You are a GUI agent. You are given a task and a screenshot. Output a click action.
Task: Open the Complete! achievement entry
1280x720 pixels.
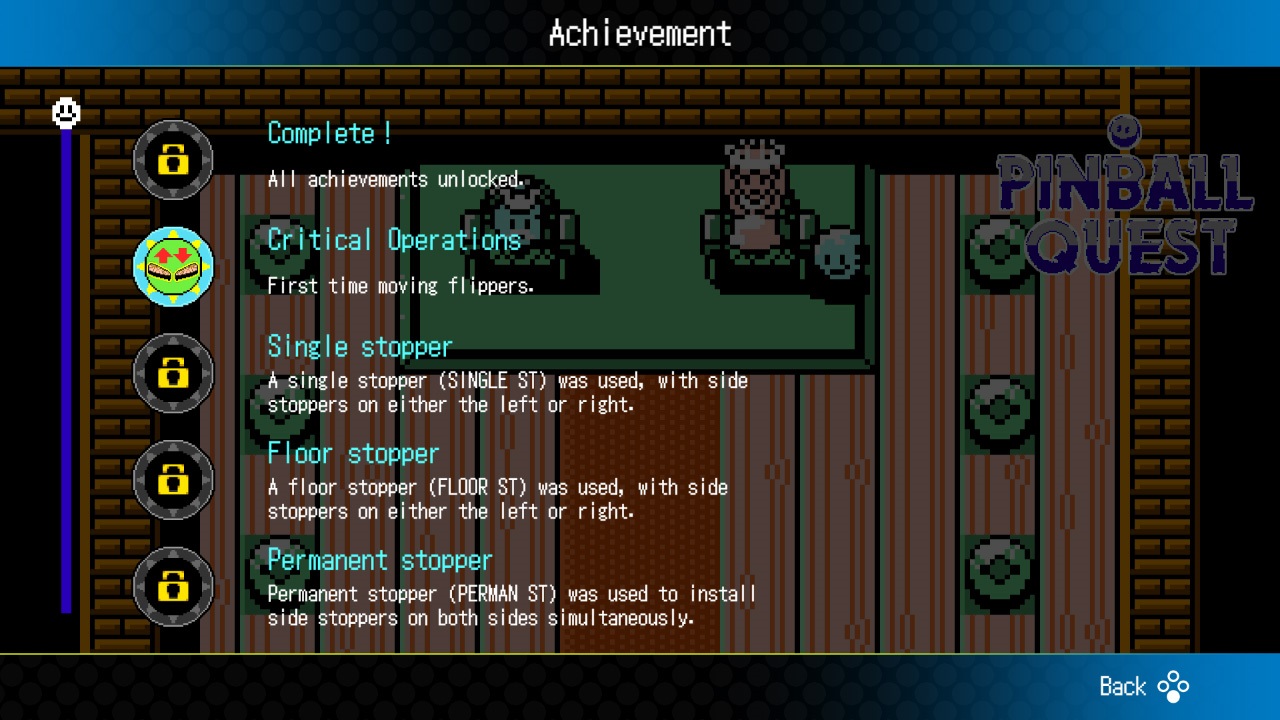(328, 133)
